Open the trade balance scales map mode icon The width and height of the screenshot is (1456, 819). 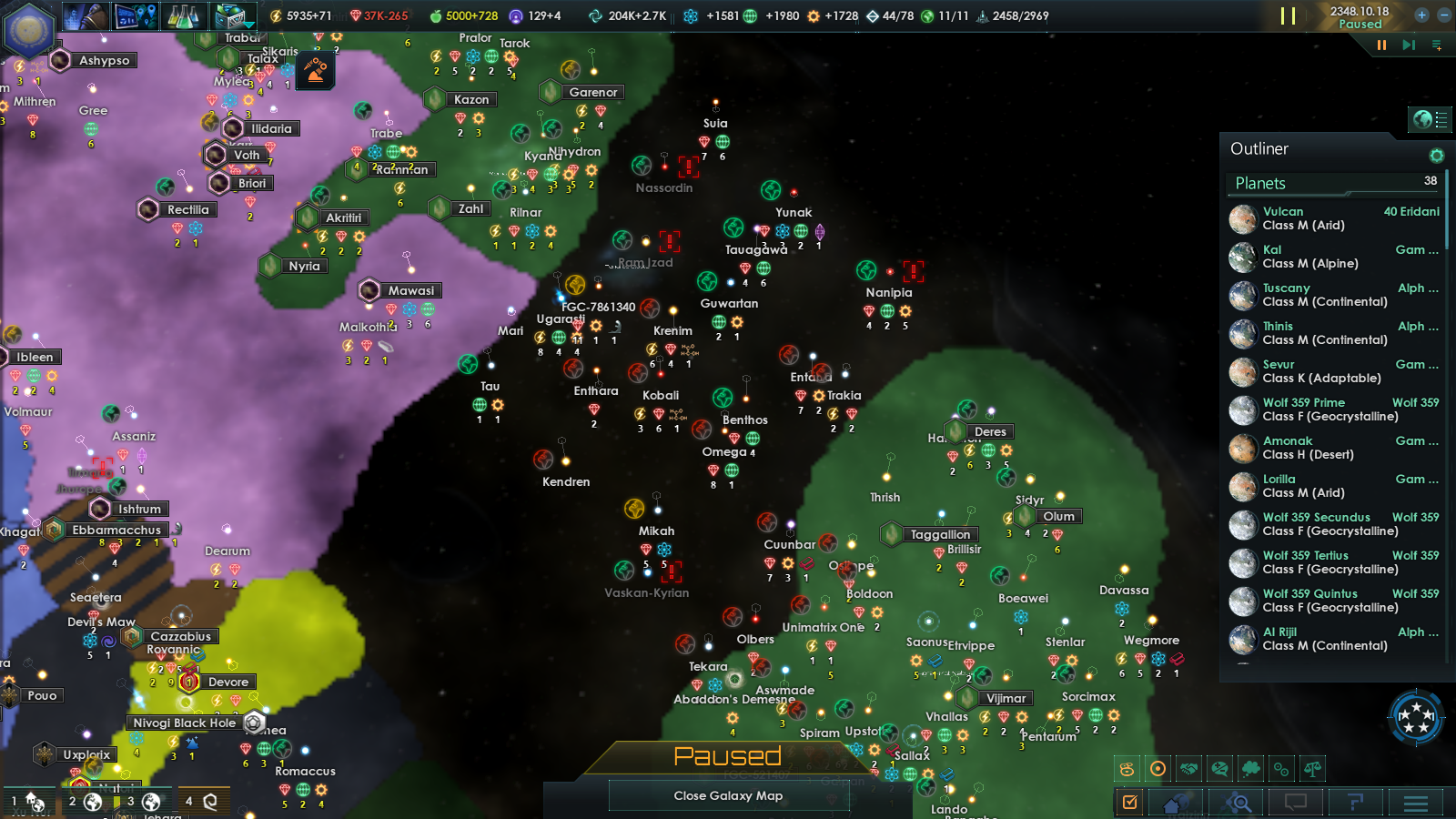(x=1311, y=769)
